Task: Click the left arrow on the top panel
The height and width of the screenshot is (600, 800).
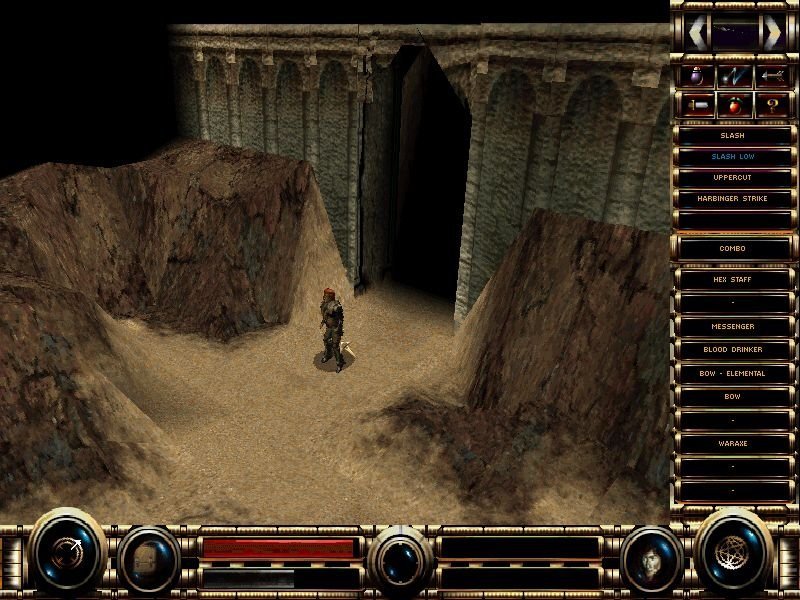Action: pyautogui.click(x=696, y=33)
